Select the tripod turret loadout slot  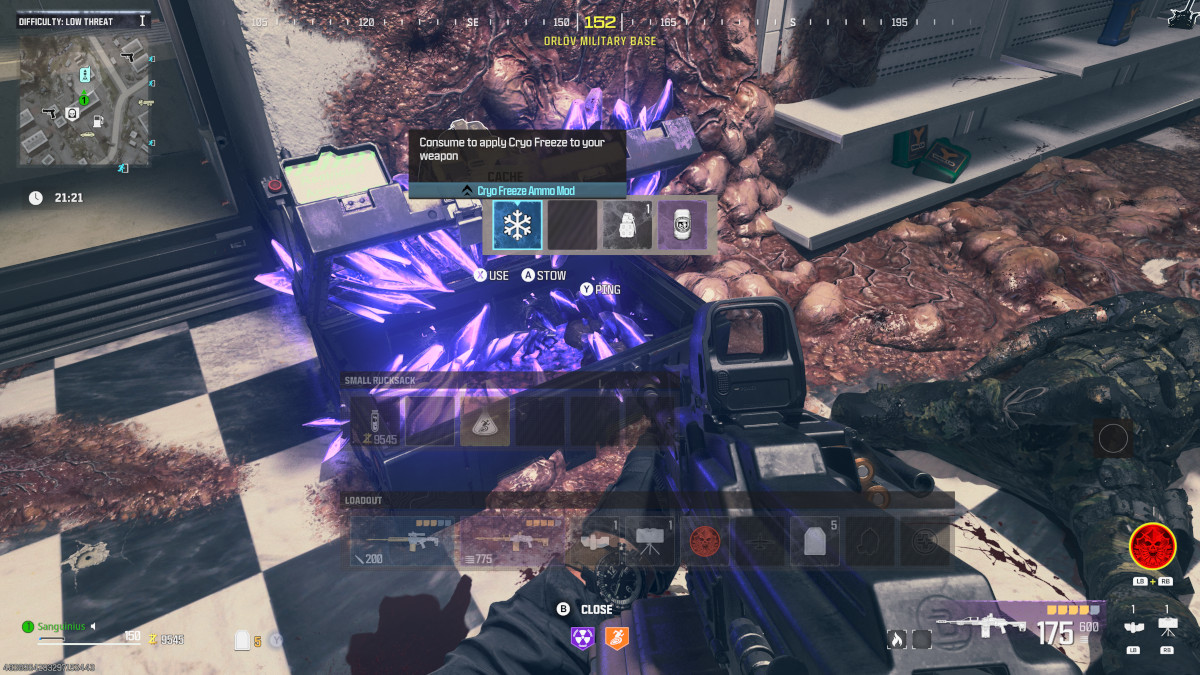click(x=651, y=541)
